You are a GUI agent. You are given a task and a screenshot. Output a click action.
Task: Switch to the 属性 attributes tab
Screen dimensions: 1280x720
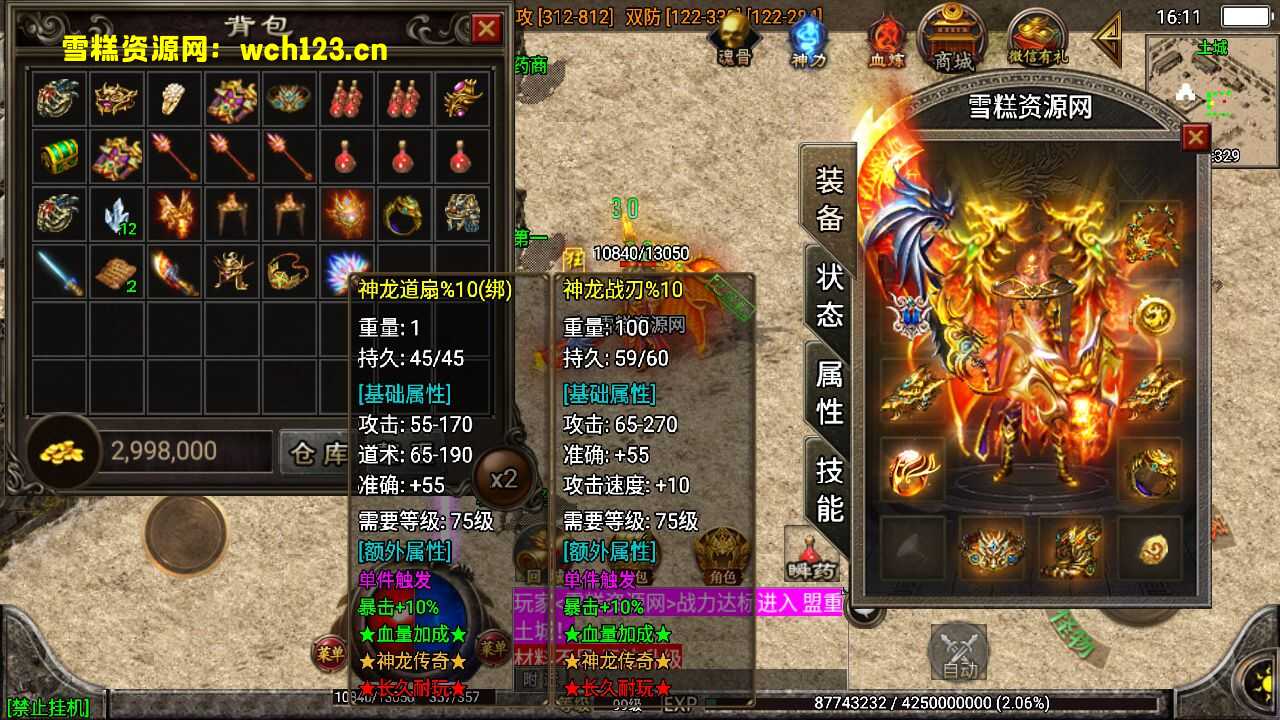(827, 390)
